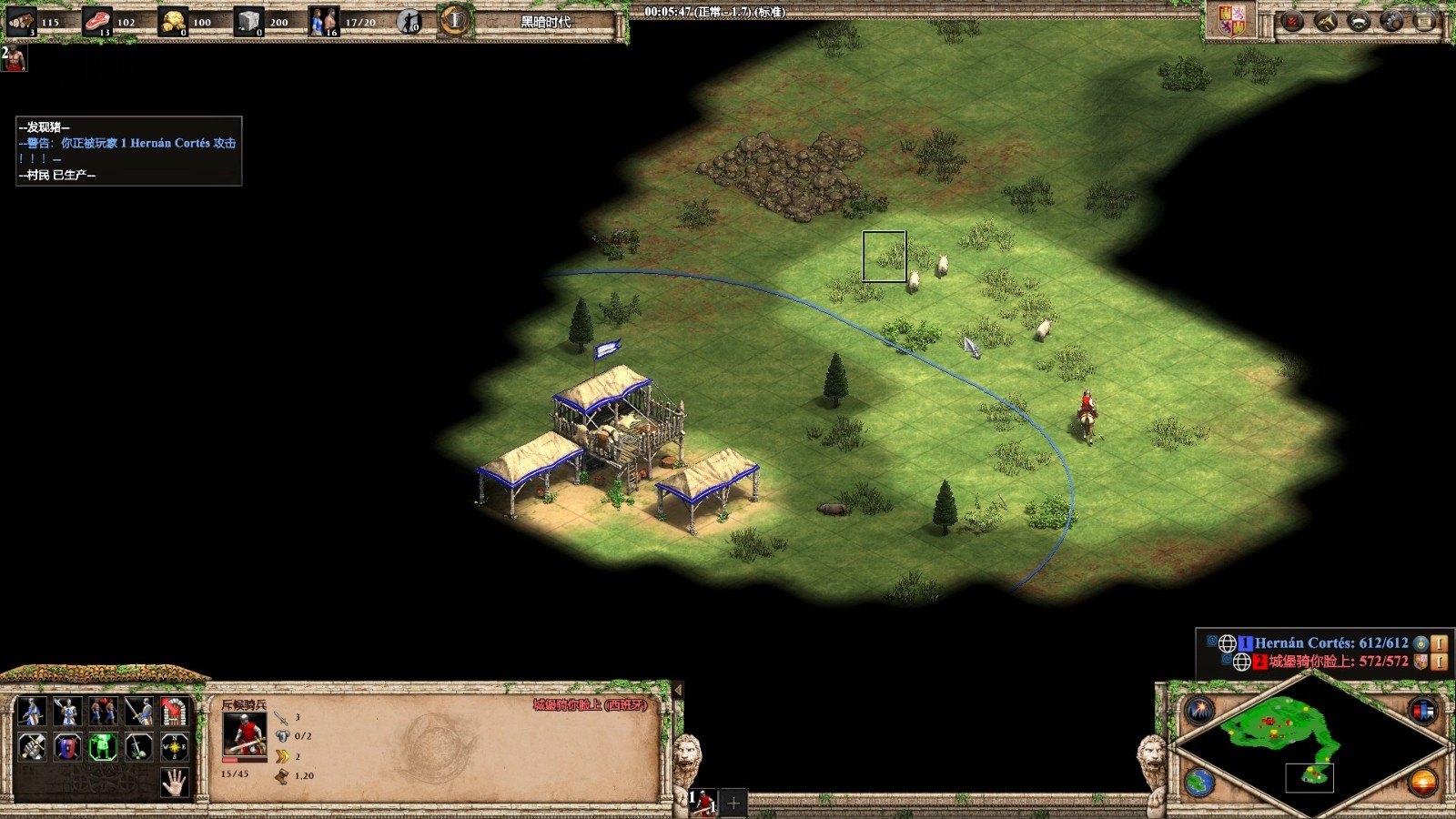This screenshot has width=1456, height=819.
Task: Stop the unit with the hand icon
Action: click(x=174, y=782)
